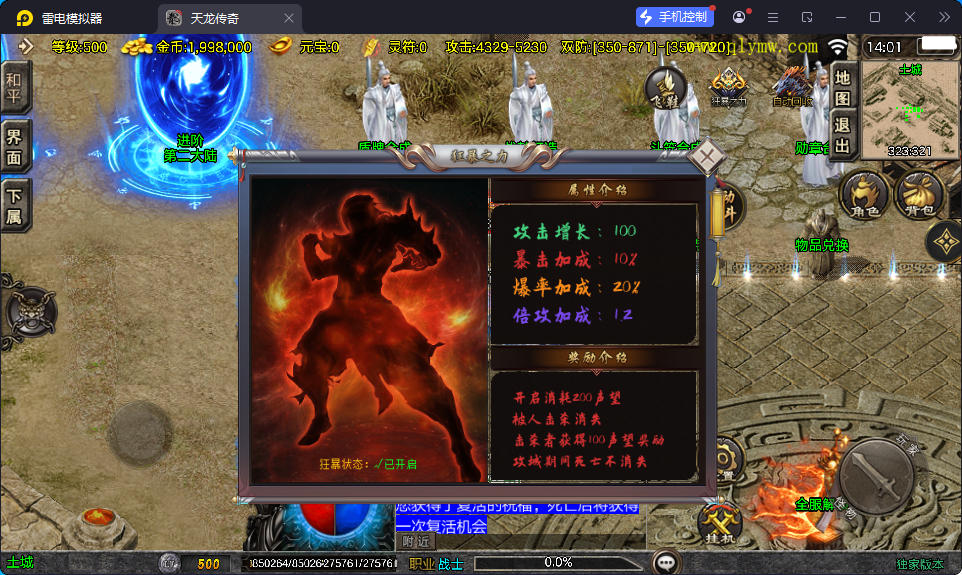Expand the arrow button beside the level
962x575 pixels.
tap(25, 46)
